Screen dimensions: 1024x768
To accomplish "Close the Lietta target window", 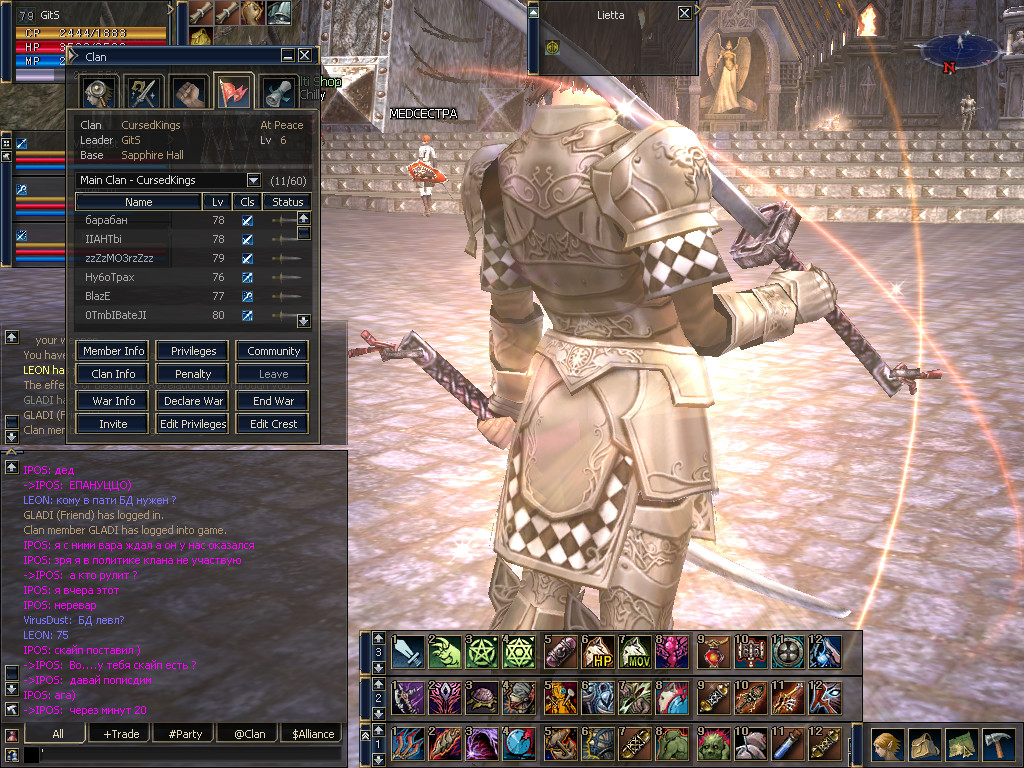I will coord(684,13).
